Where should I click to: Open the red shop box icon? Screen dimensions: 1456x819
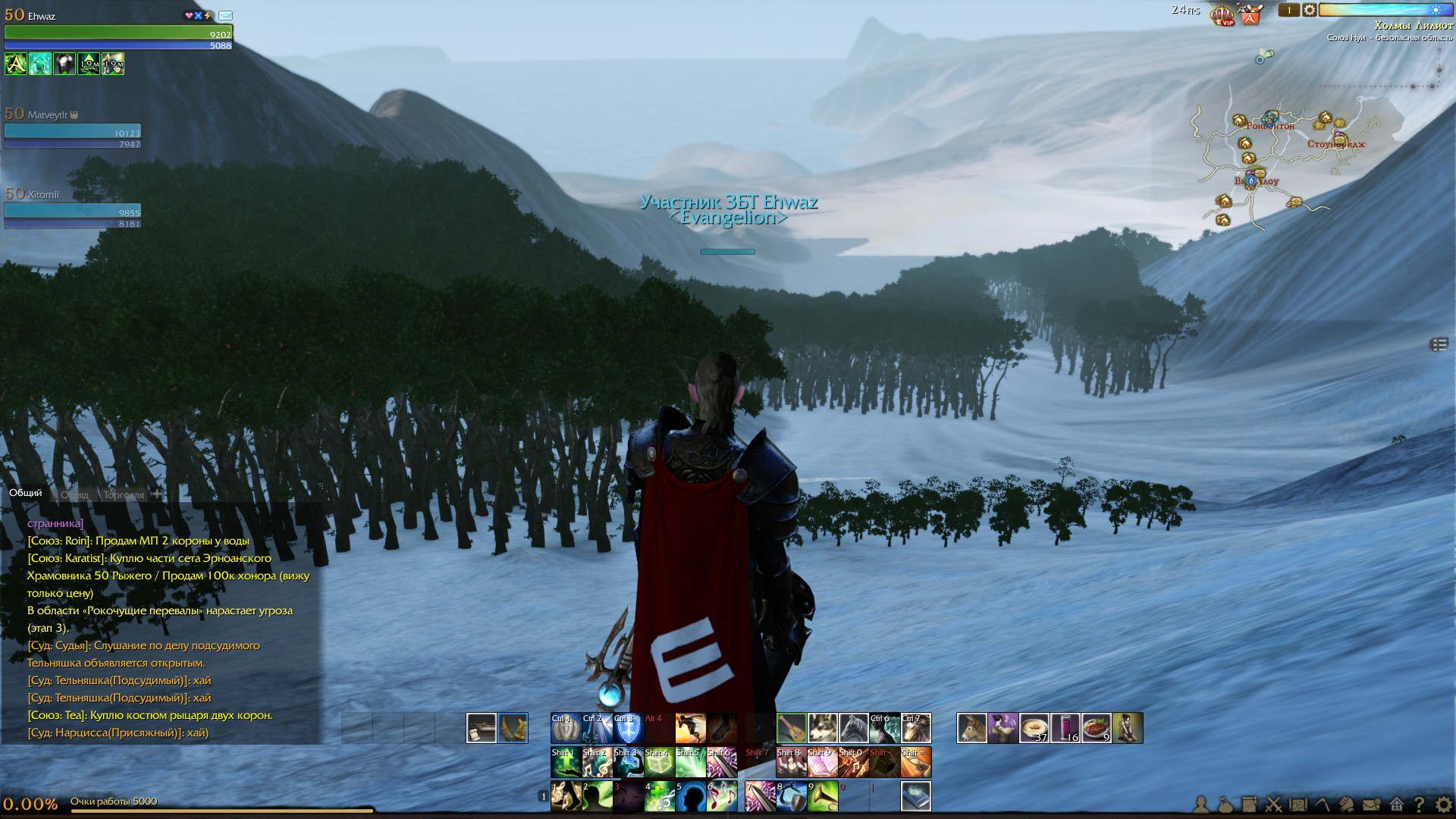click(x=1250, y=14)
